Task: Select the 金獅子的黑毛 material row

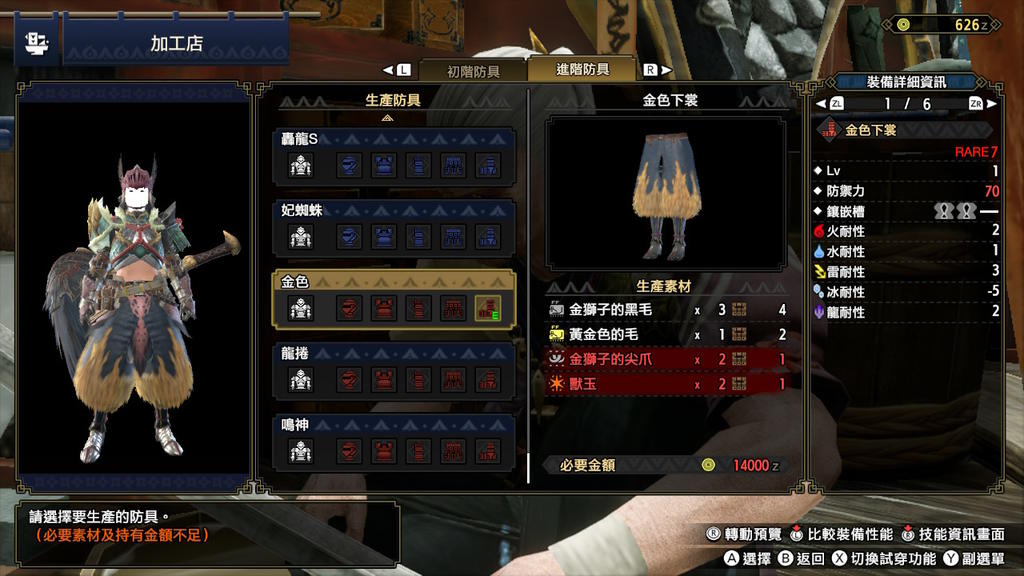Action: pyautogui.click(x=667, y=310)
